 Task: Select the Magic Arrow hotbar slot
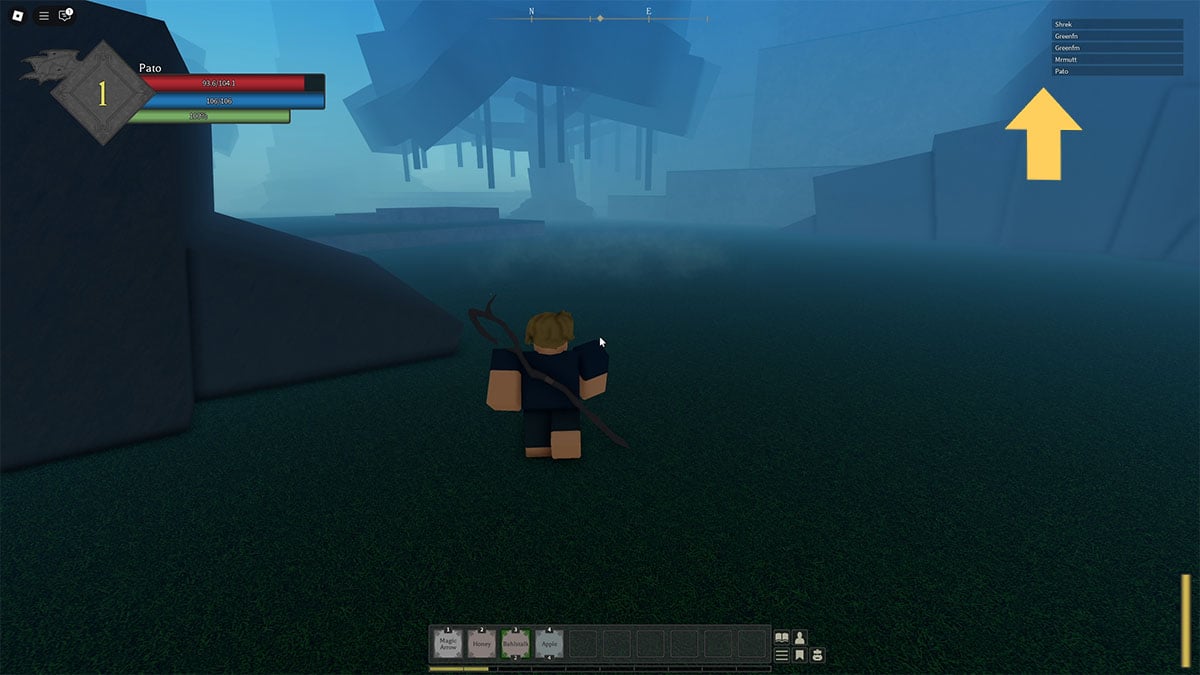(448, 643)
